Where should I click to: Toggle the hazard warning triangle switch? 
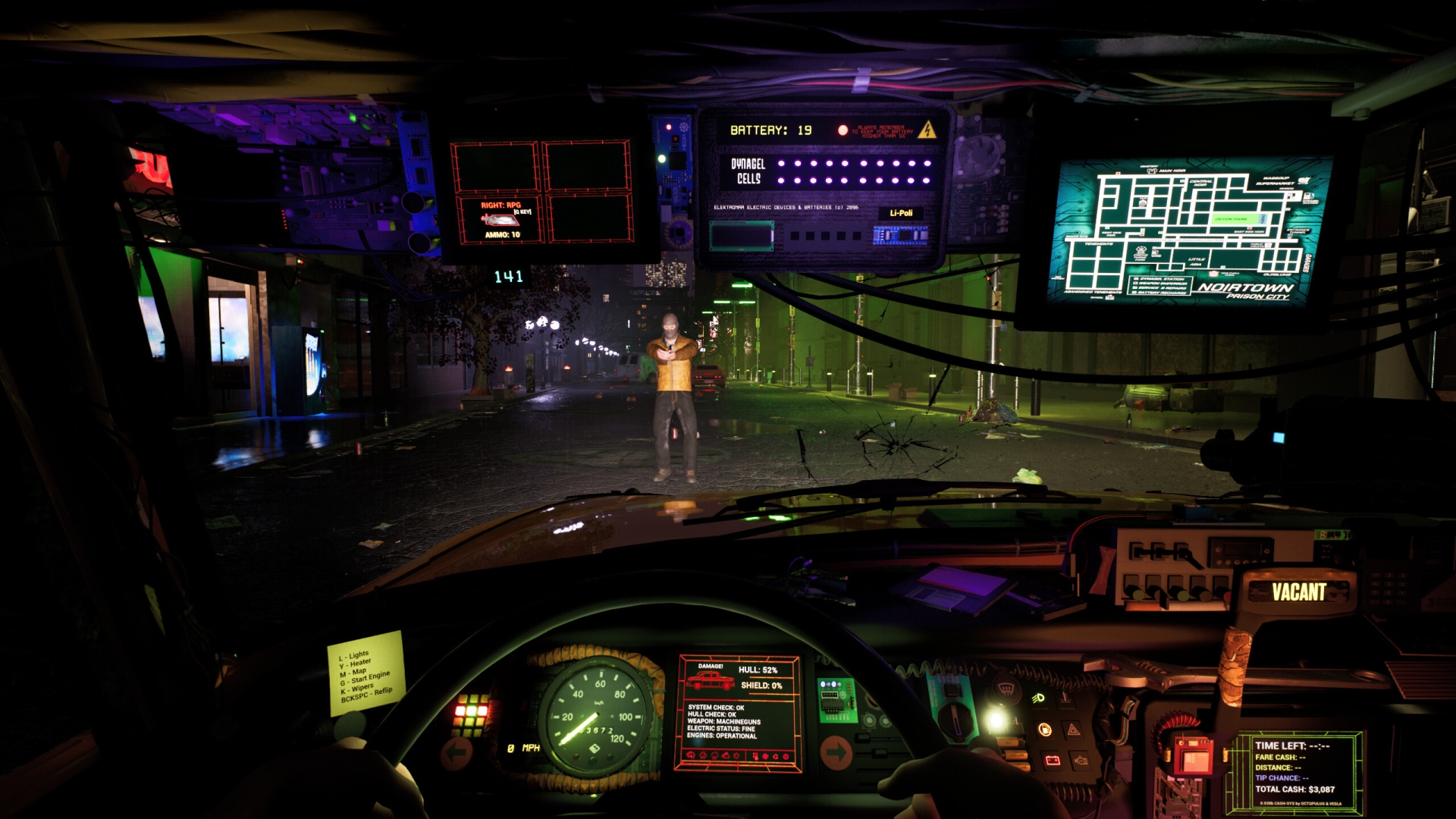(1072, 730)
